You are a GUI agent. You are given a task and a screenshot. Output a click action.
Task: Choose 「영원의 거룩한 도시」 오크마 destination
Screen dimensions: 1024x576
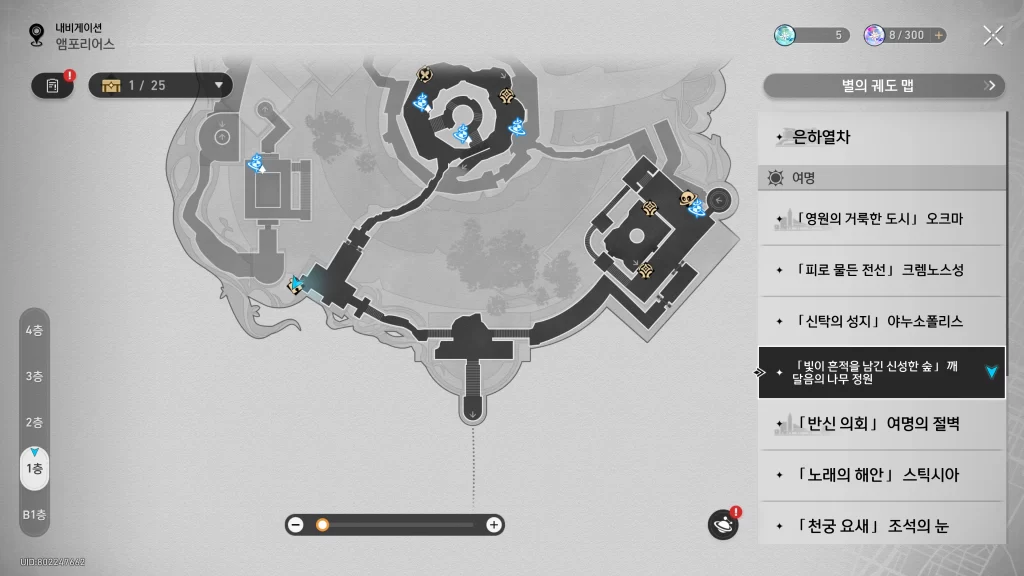click(x=880, y=219)
